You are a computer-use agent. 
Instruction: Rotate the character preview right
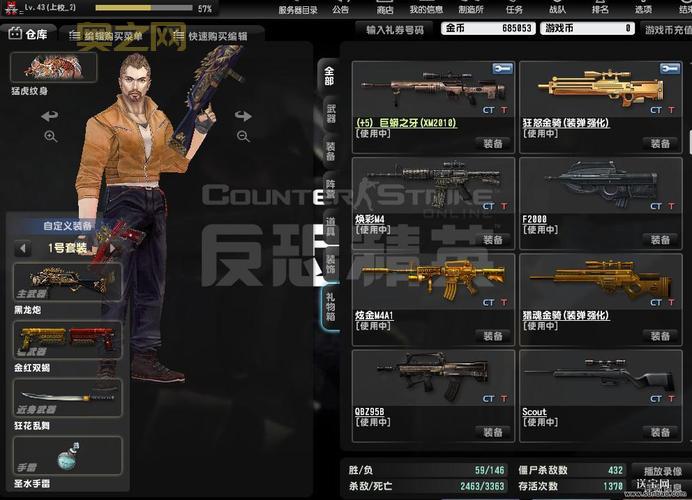tap(243, 116)
